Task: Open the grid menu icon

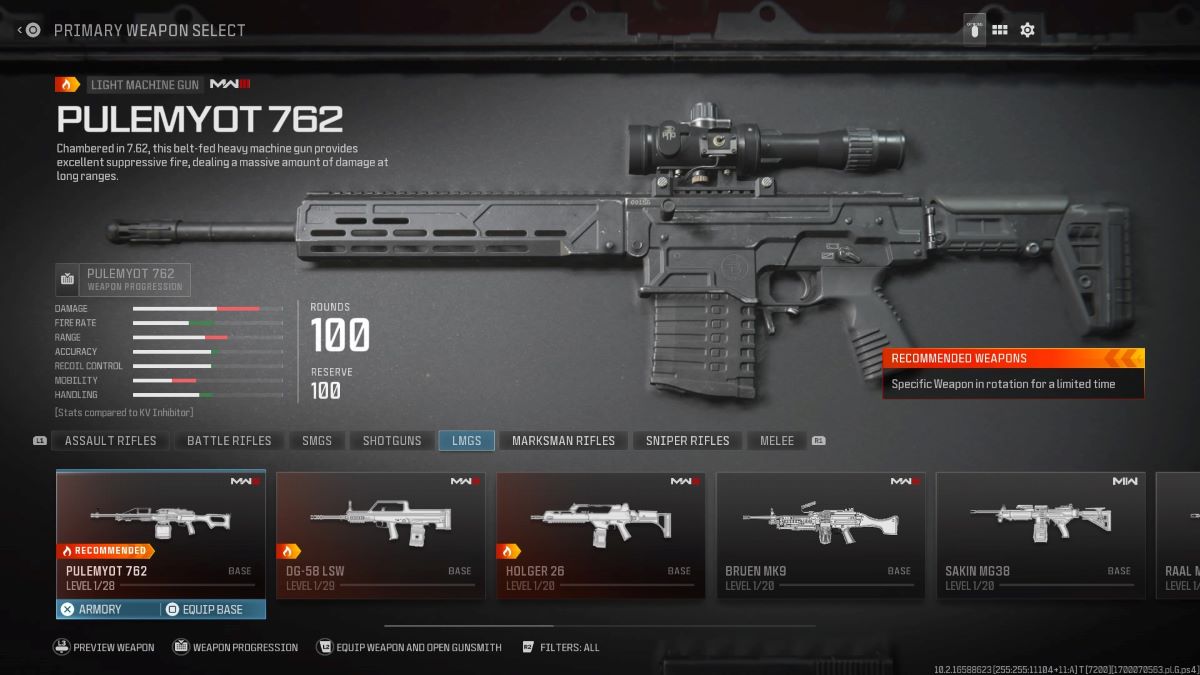Action: tap(999, 30)
